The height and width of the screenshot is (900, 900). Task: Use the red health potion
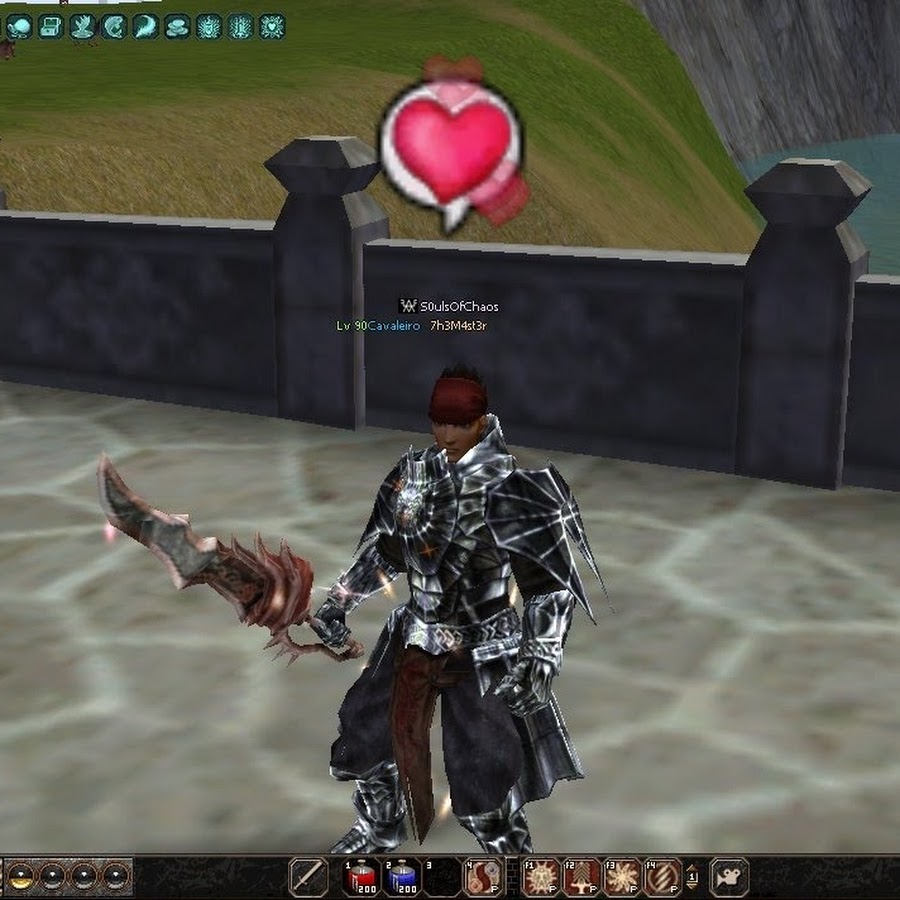(360, 877)
